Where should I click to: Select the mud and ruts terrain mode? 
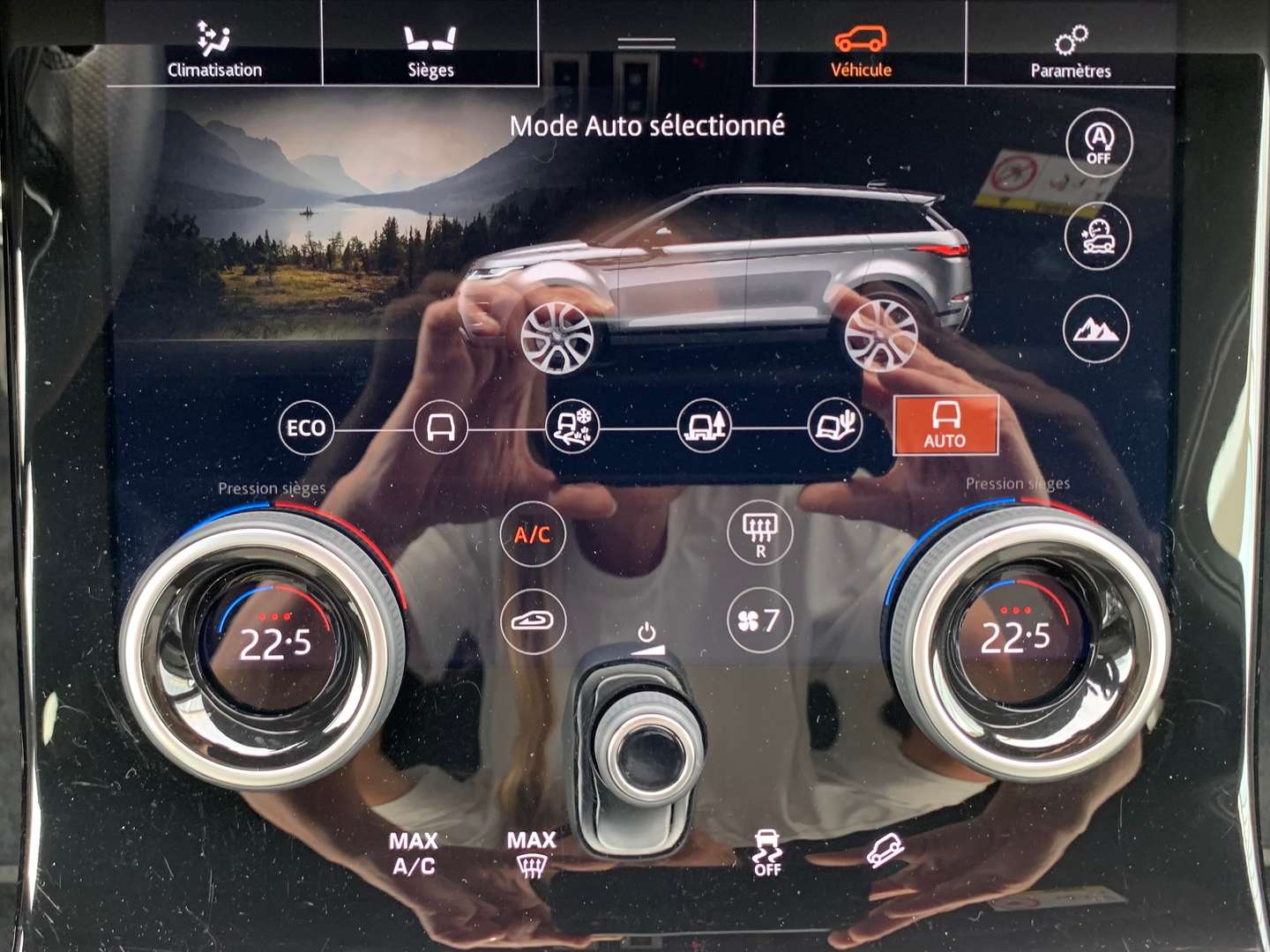pyautogui.click(x=704, y=428)
